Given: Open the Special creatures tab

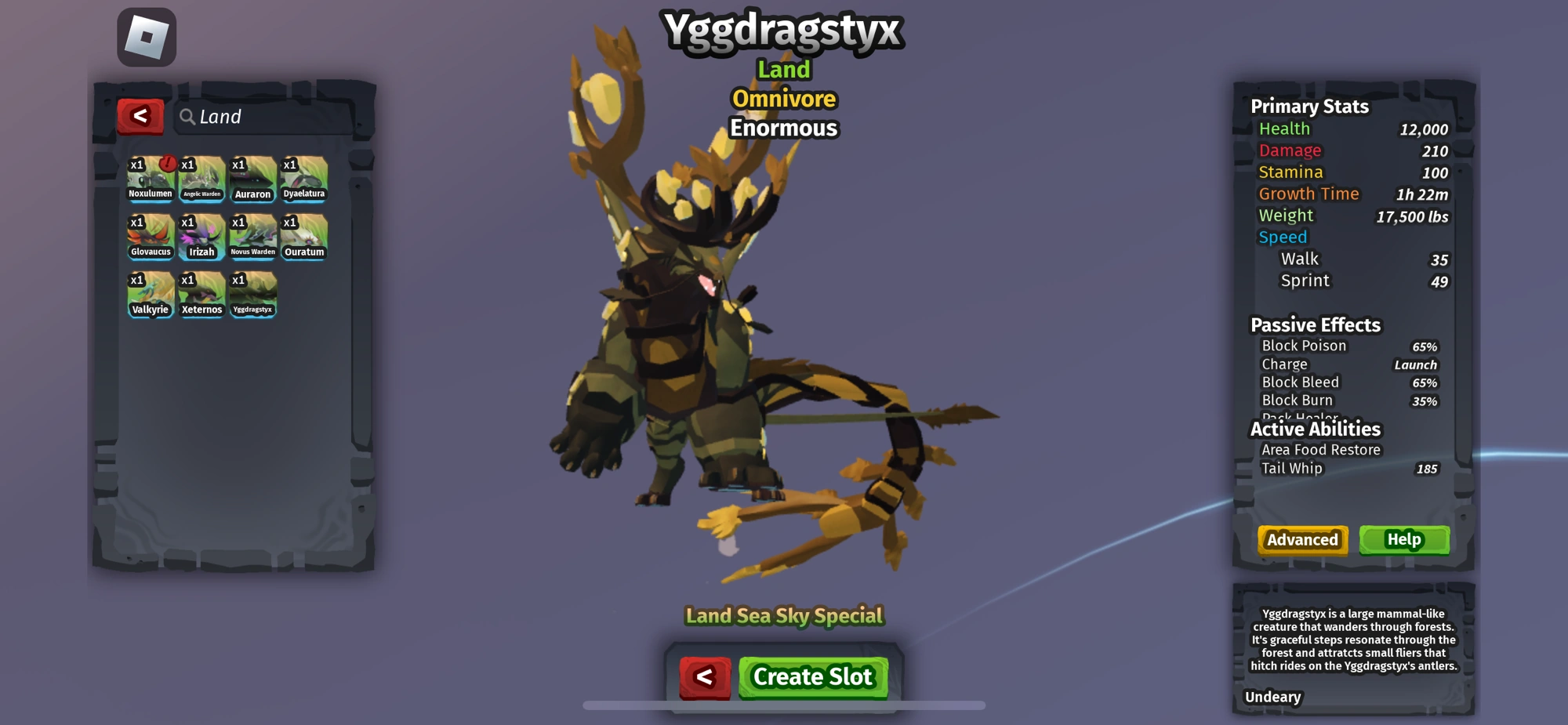Looking at the screenshot, I should [x=850, y=616].
